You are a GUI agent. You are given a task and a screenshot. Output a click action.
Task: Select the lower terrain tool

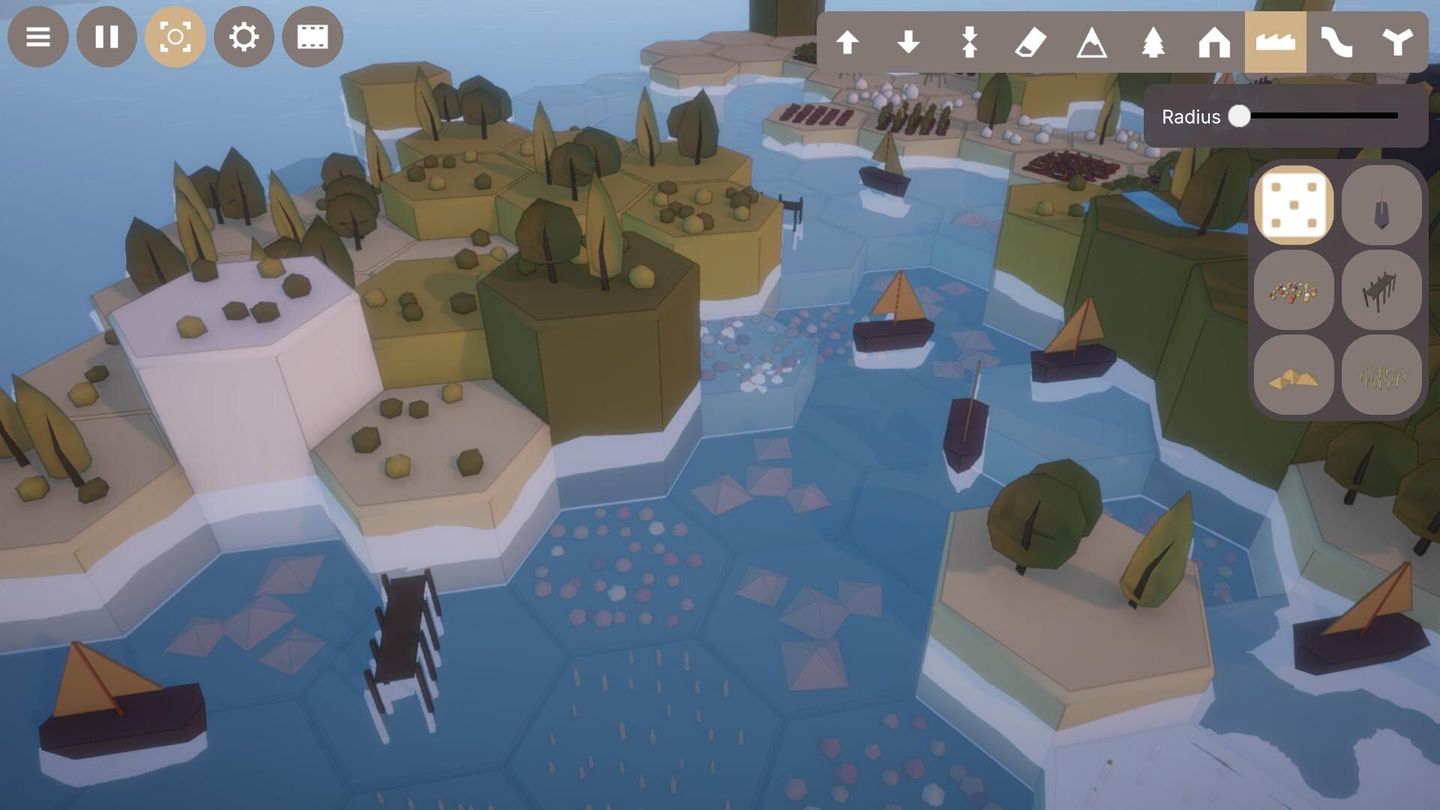909,42
